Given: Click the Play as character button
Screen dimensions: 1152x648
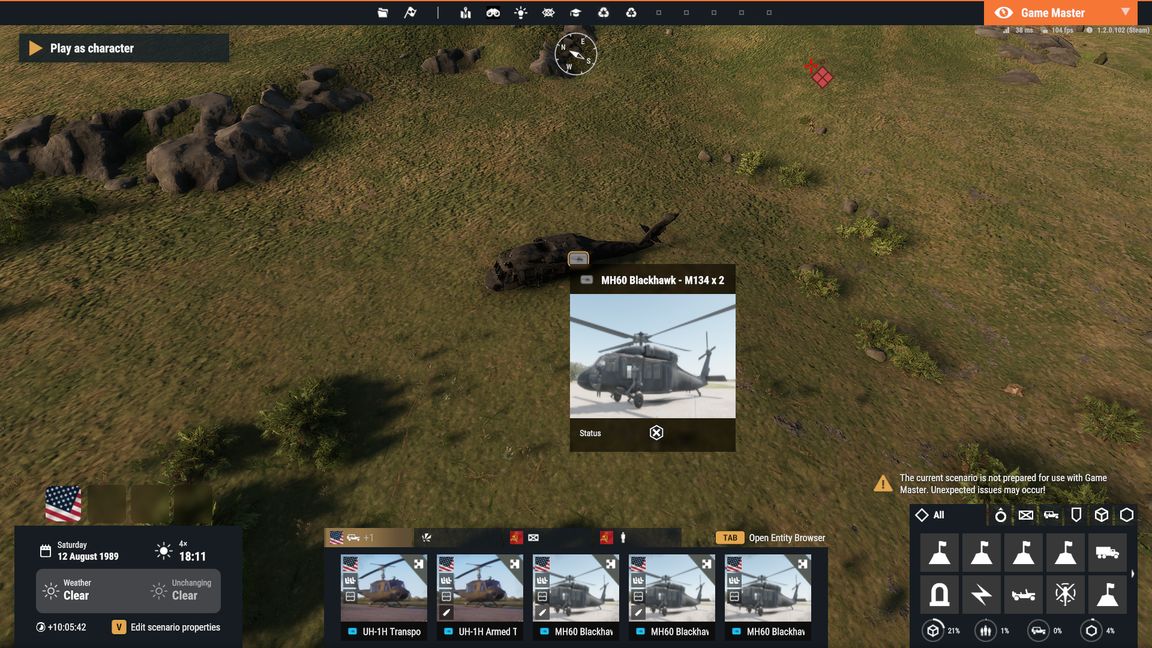Looking at the screenshot, I should click(123, 48).
